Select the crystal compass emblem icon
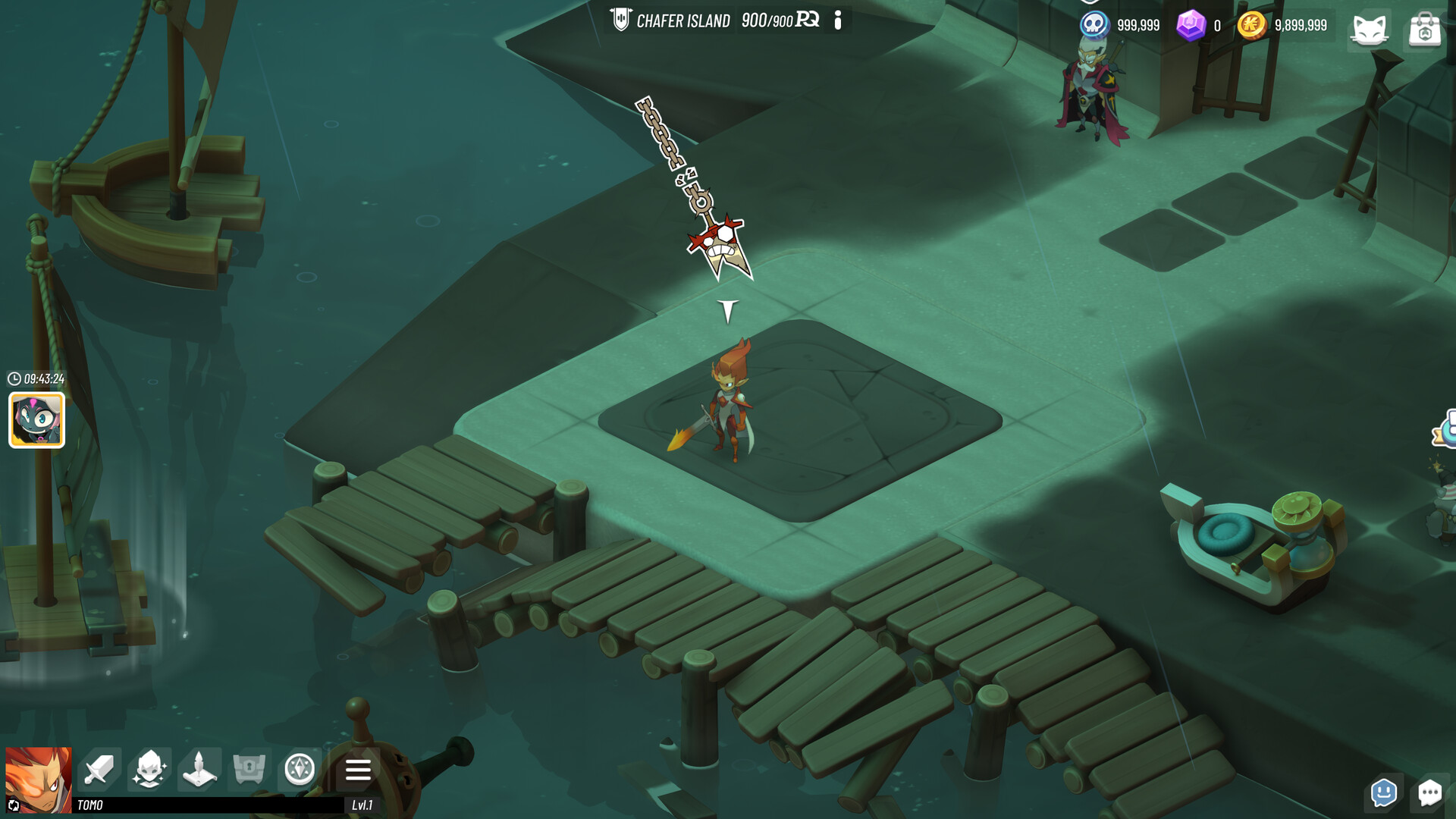 [300, 769]
